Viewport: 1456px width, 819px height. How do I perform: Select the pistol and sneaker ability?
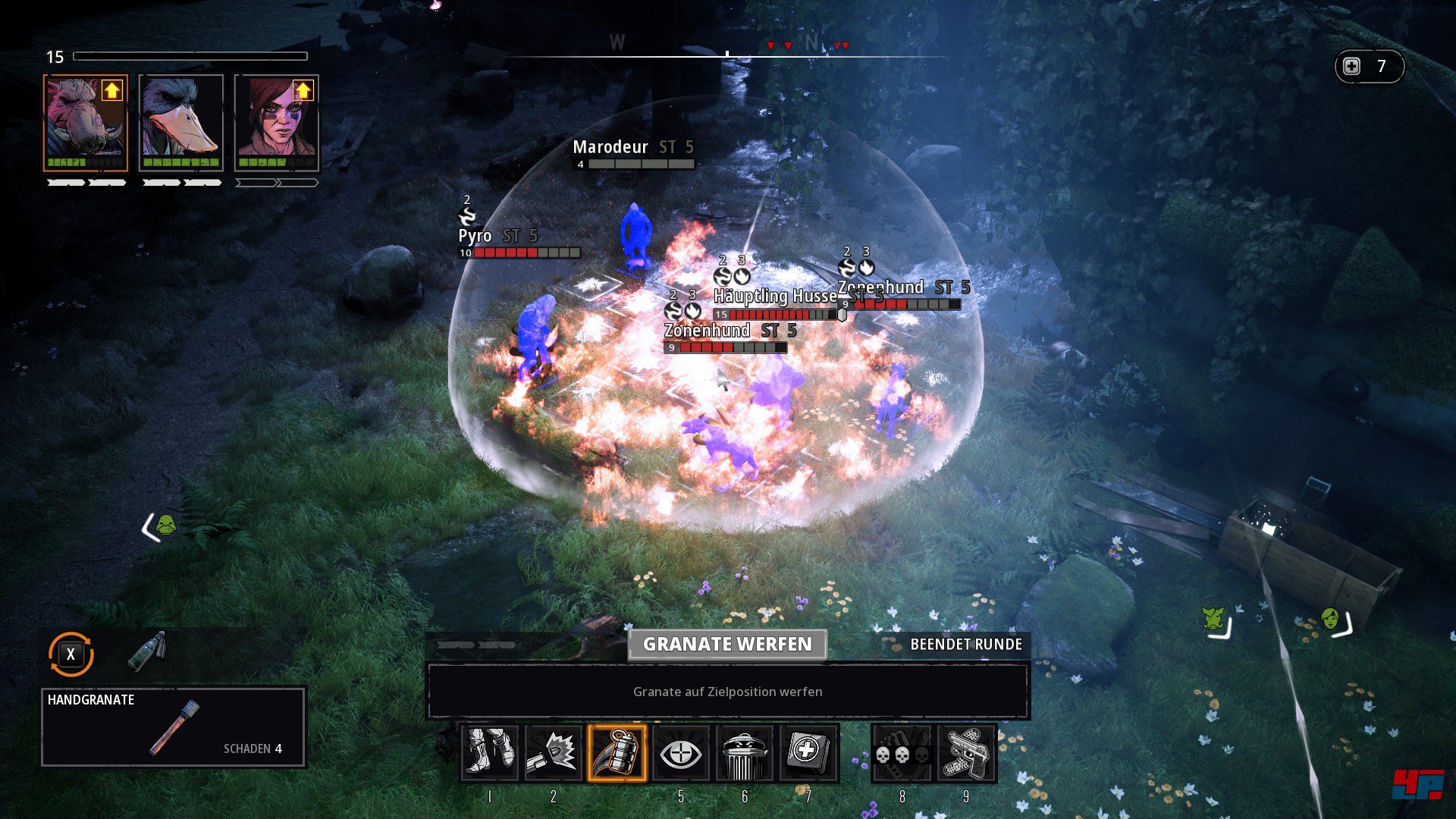(965, 753)
